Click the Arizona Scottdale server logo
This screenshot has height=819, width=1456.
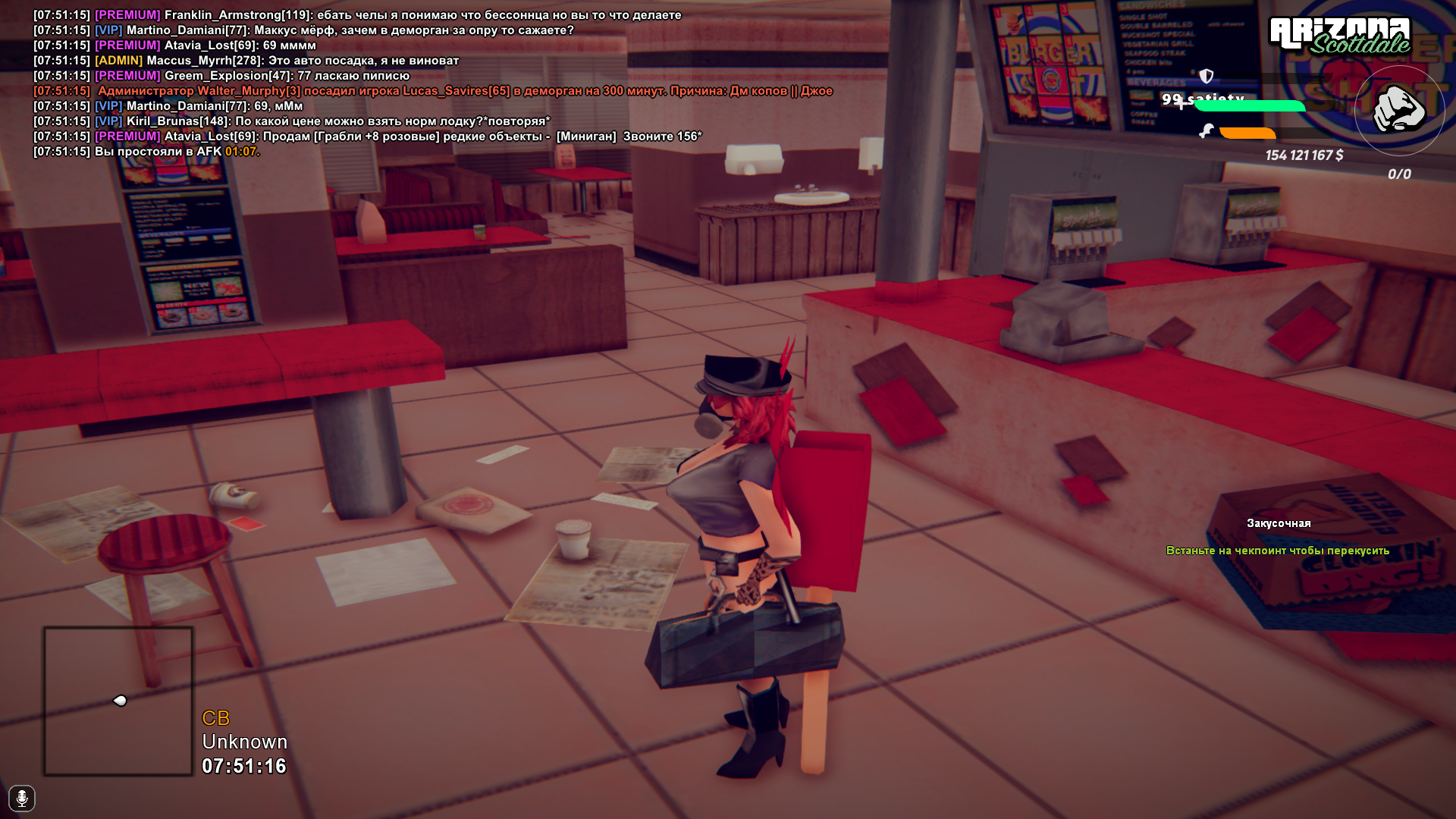point(1339,36)
